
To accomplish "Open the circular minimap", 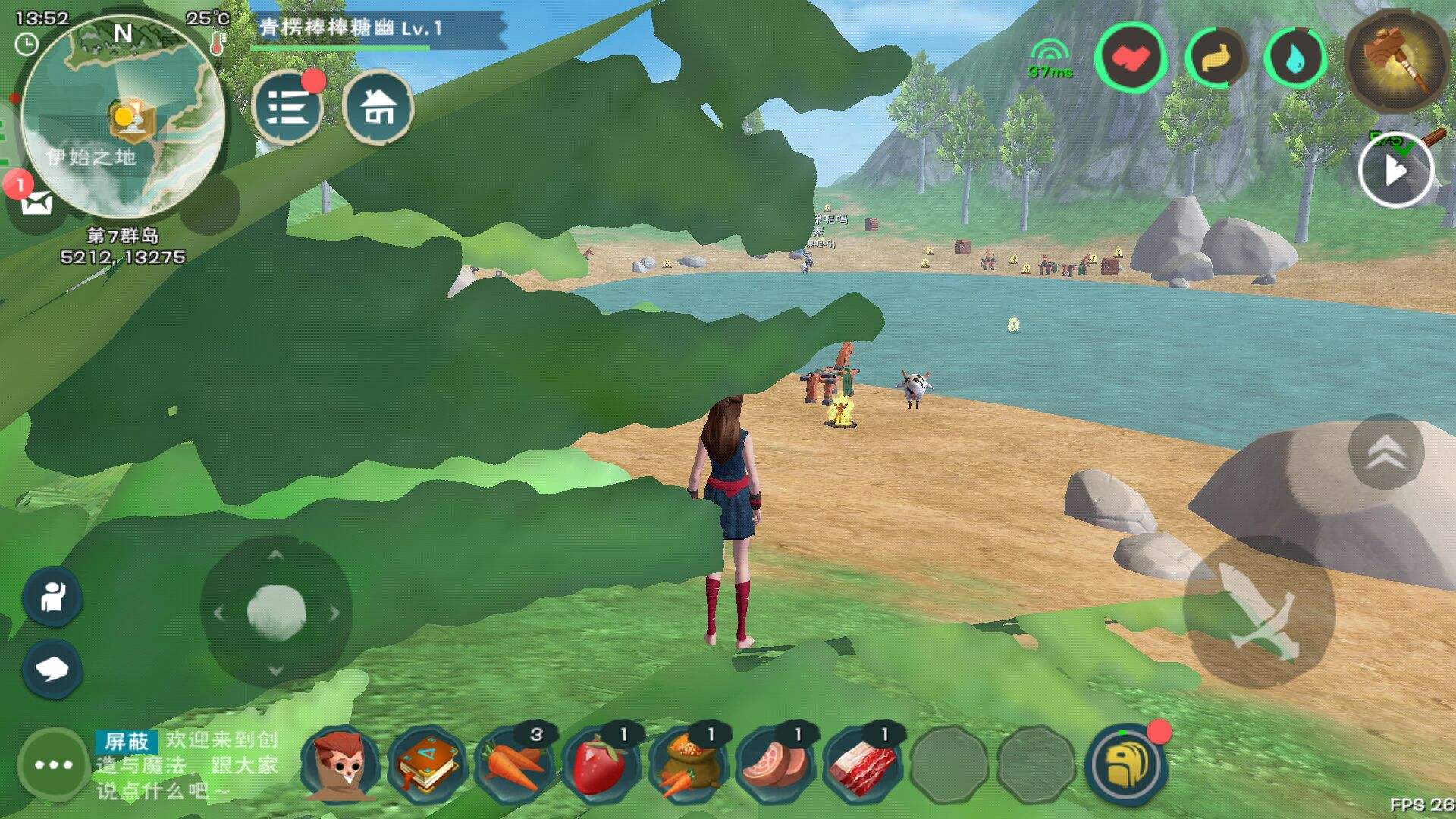I will 123,120.
